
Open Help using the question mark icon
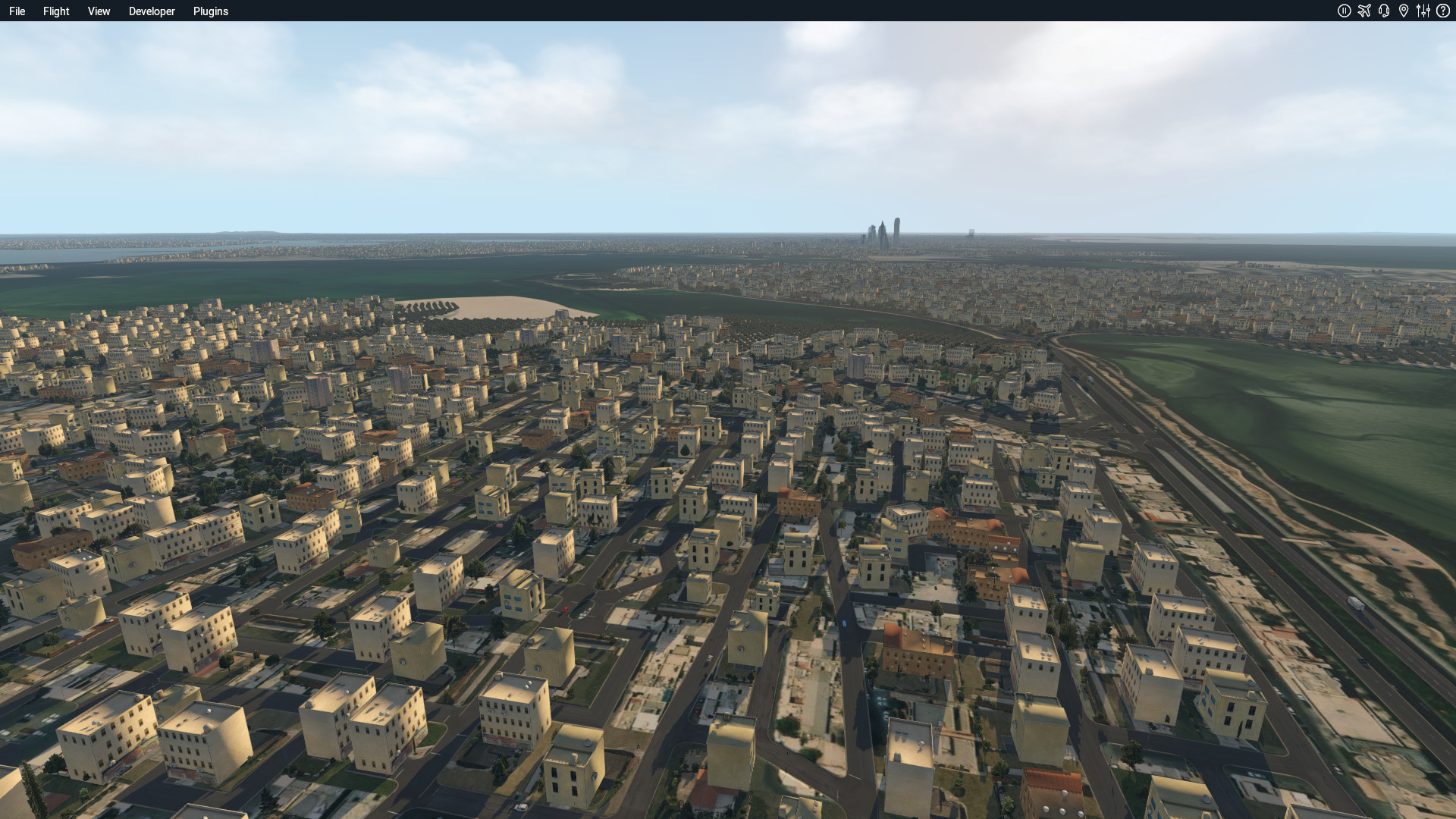pos(1442,11)
